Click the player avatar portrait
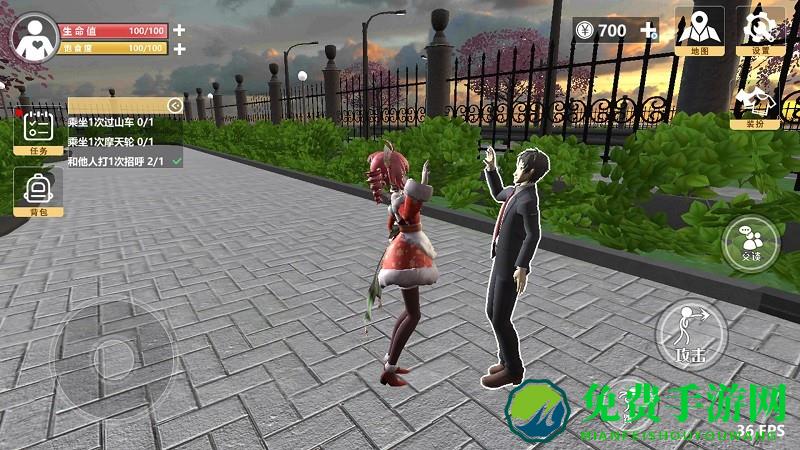Screen dimensions: 800x450 35,38
